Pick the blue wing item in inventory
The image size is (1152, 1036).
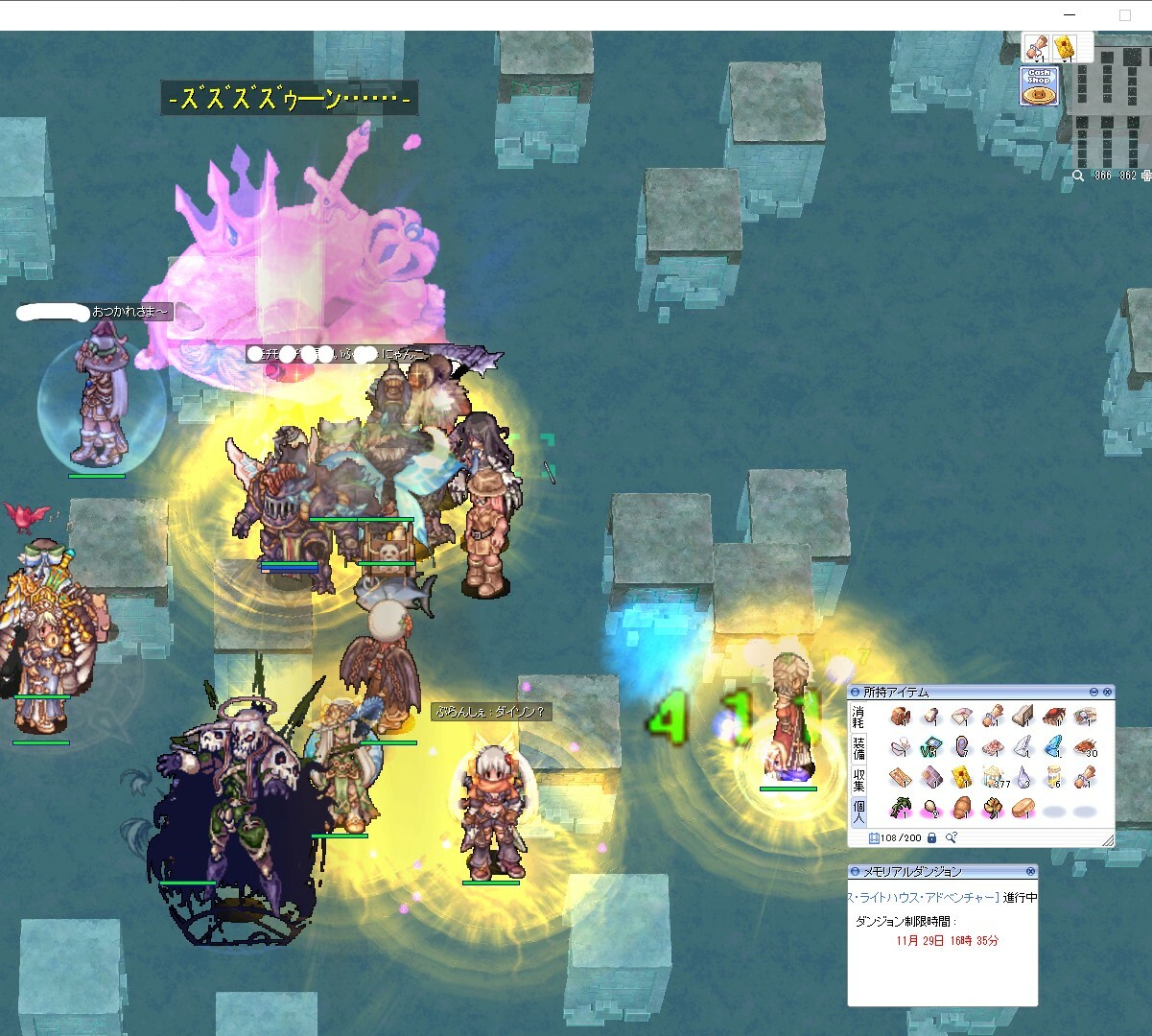click(x=1053, y=746)
